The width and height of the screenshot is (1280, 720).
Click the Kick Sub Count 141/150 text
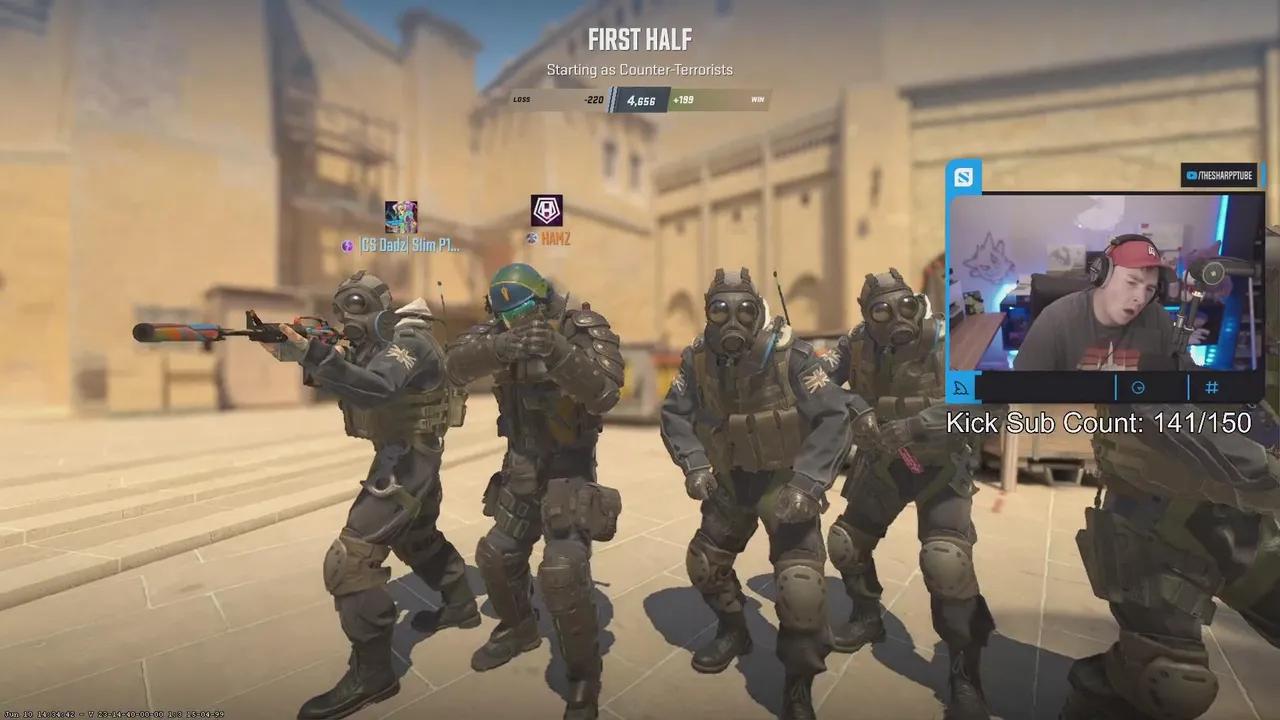coord(1098,423)
